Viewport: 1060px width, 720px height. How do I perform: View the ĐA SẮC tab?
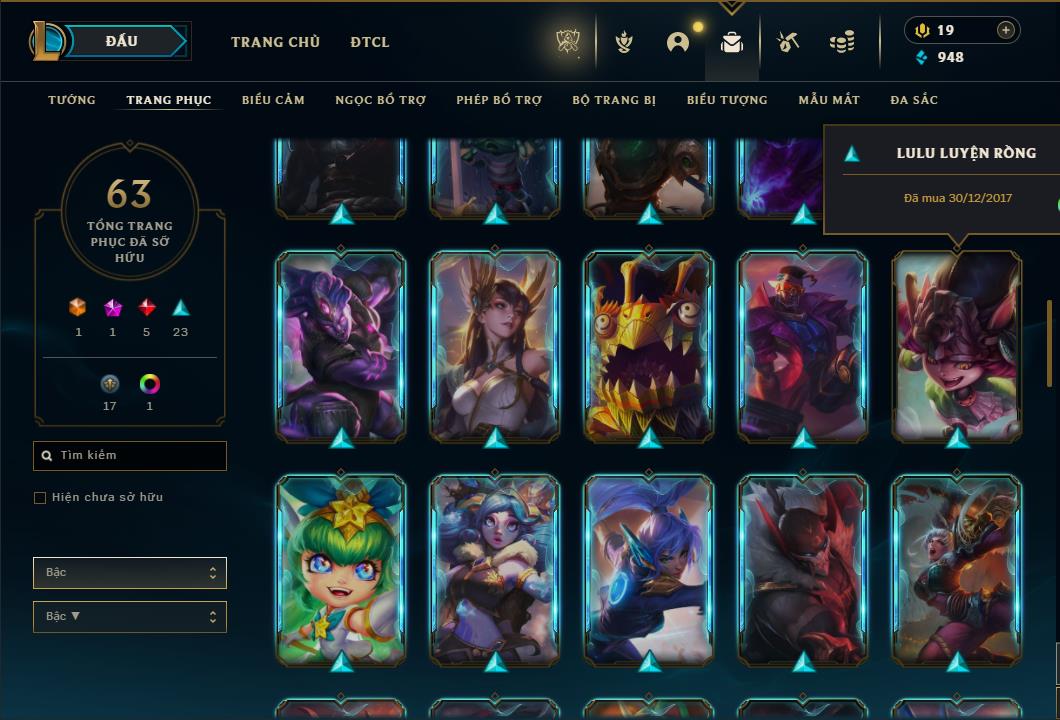tap(914, 100)
